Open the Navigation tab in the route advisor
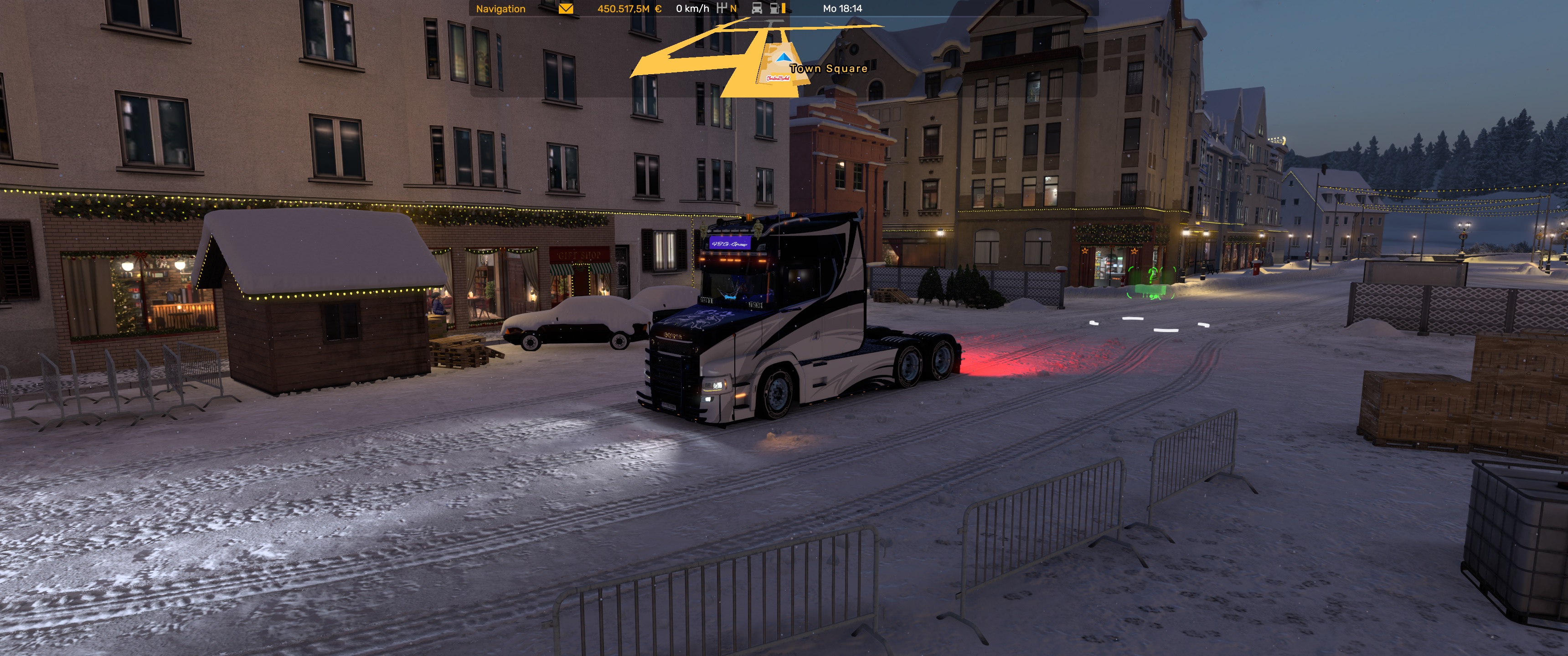Screen dimensions: 1568x656 (x=500, y=9)
